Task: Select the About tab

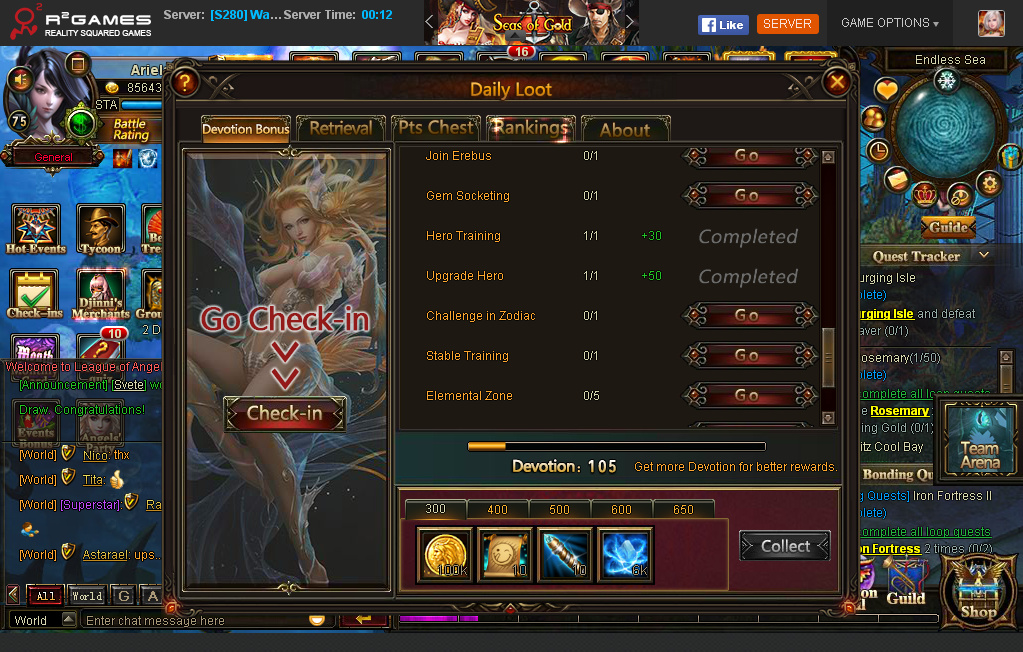Action: point(624,130)
